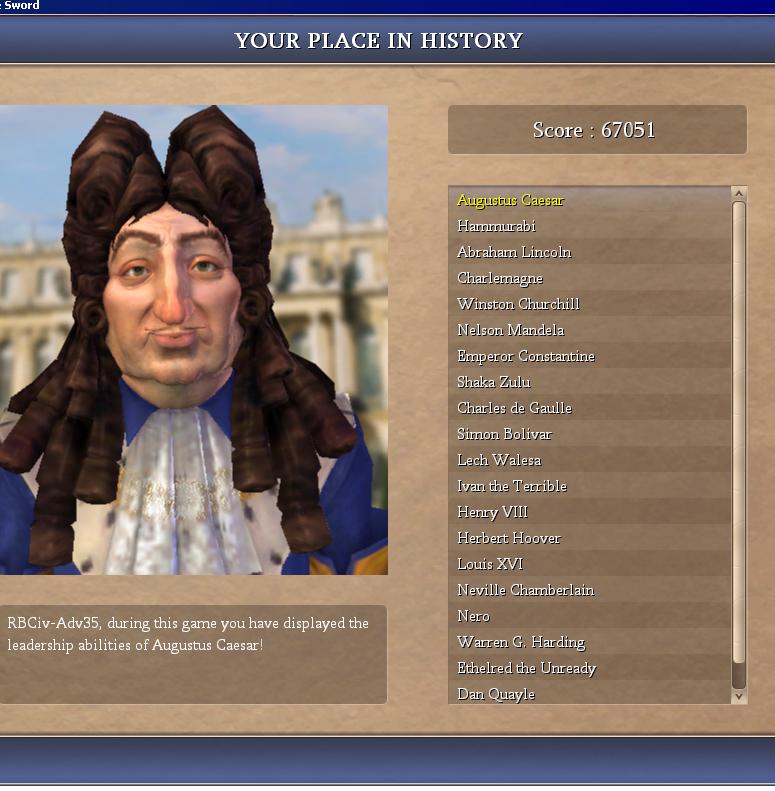
Task: Choose Emperor Constantine in the list
Action: [525, 356]
